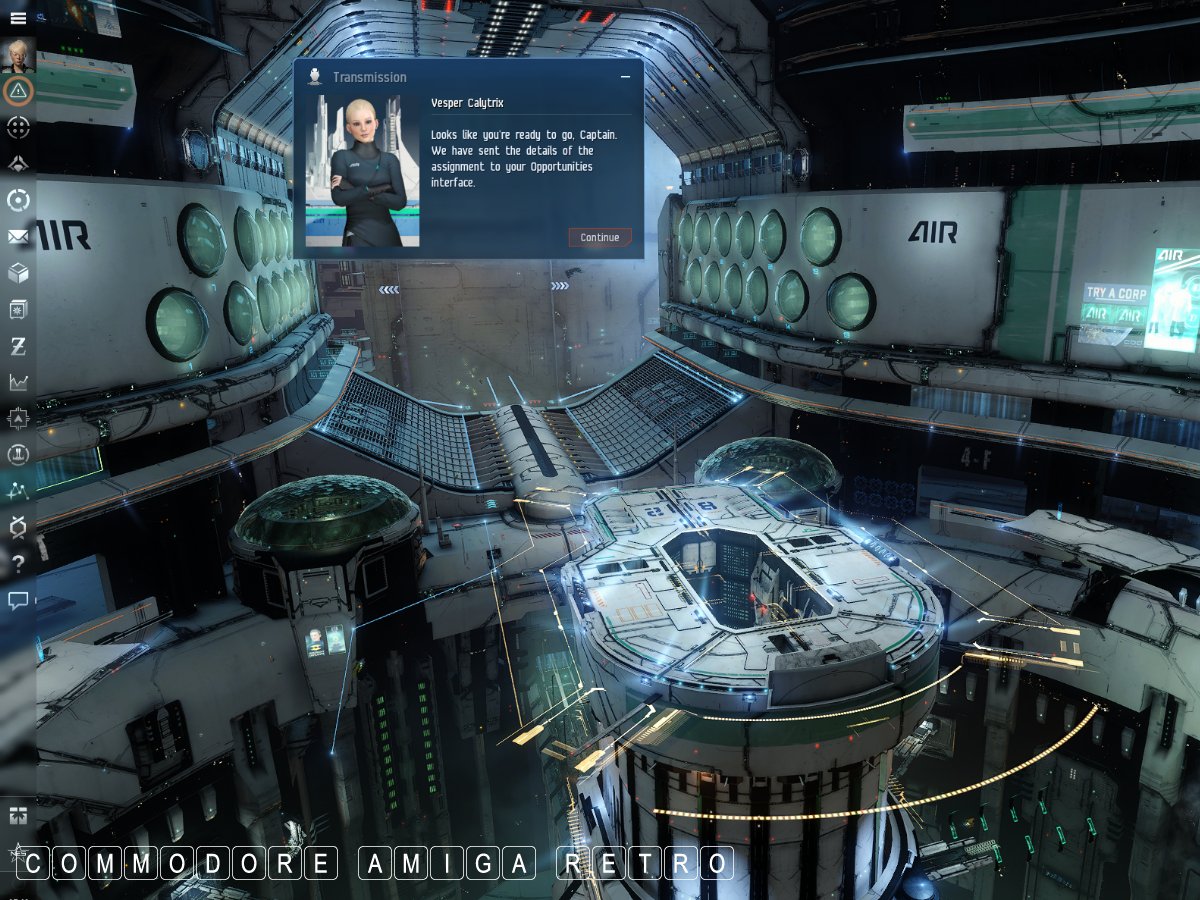The width and height of the screenshot is (1200, 900).
Task: Click the route nodes icon
Action: click(x=18, y=491)
